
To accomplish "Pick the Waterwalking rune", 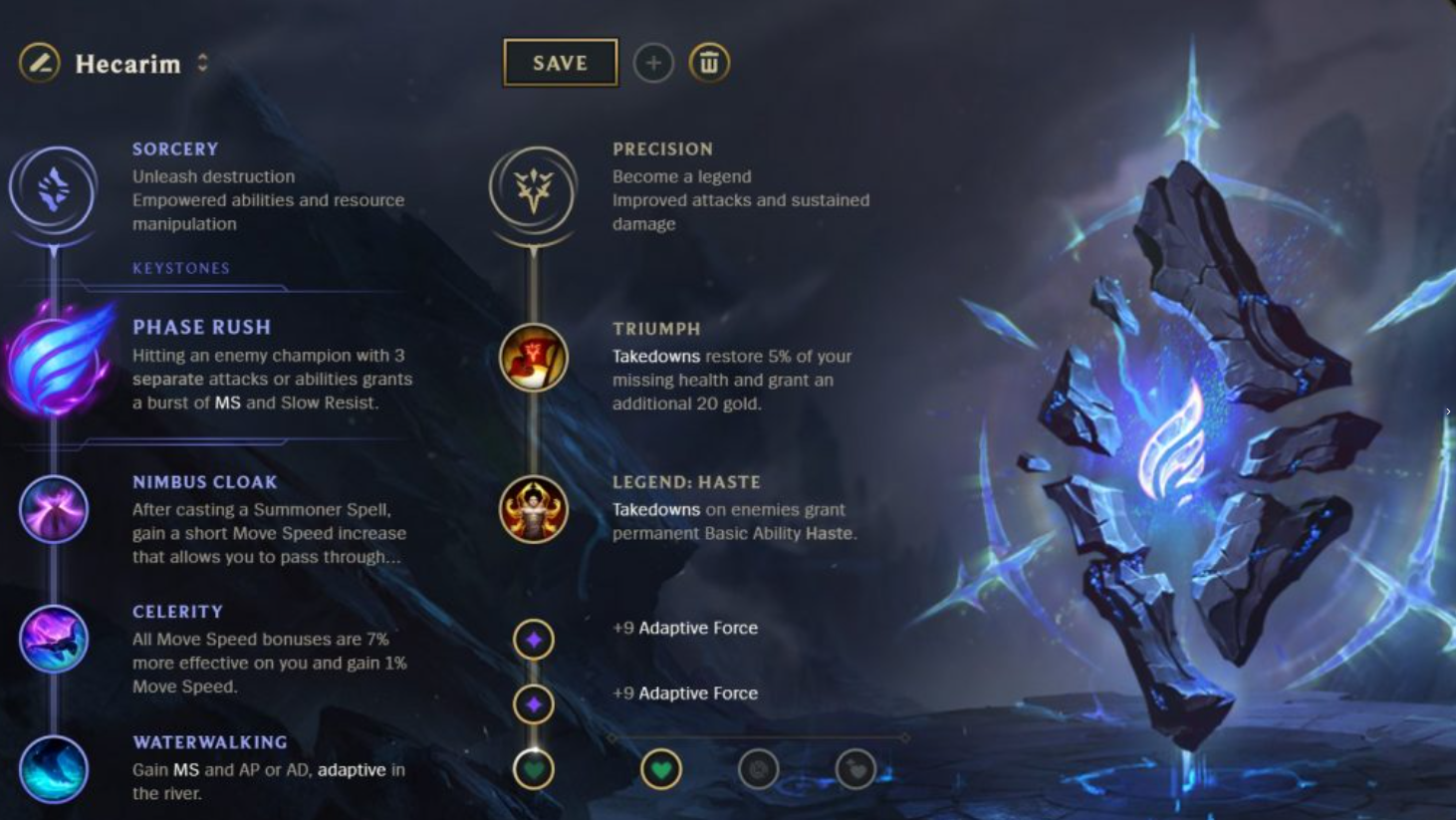I will (x=54, y=769).
